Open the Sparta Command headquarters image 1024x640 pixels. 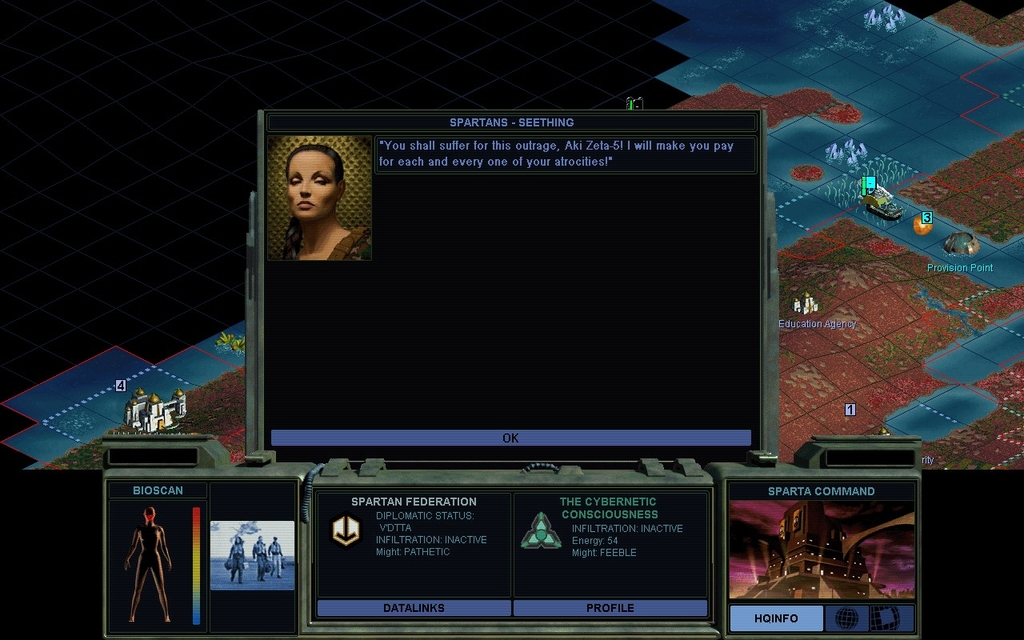[x=821, y=550]
